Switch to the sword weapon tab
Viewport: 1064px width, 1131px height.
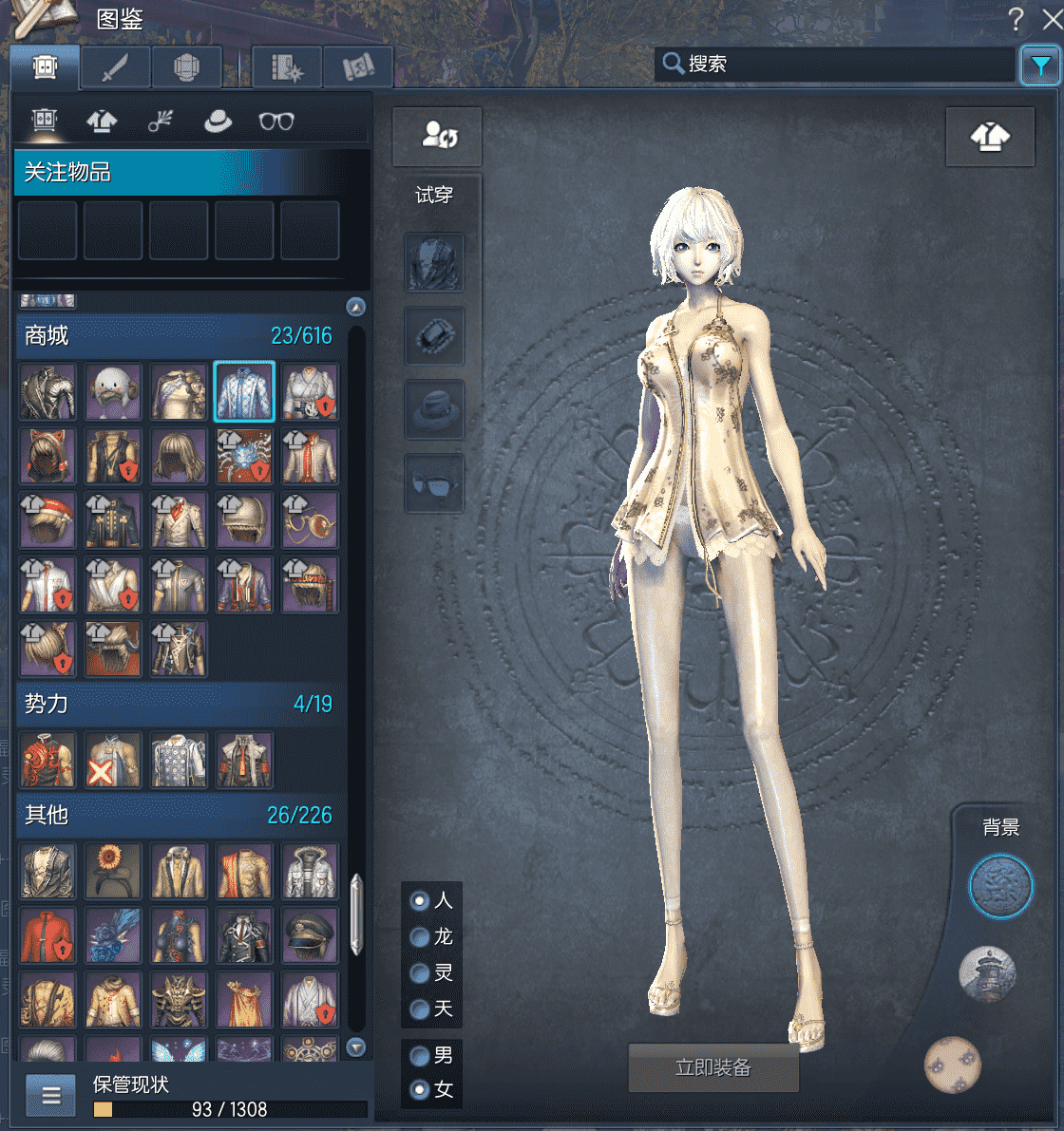tap(115, 67)
